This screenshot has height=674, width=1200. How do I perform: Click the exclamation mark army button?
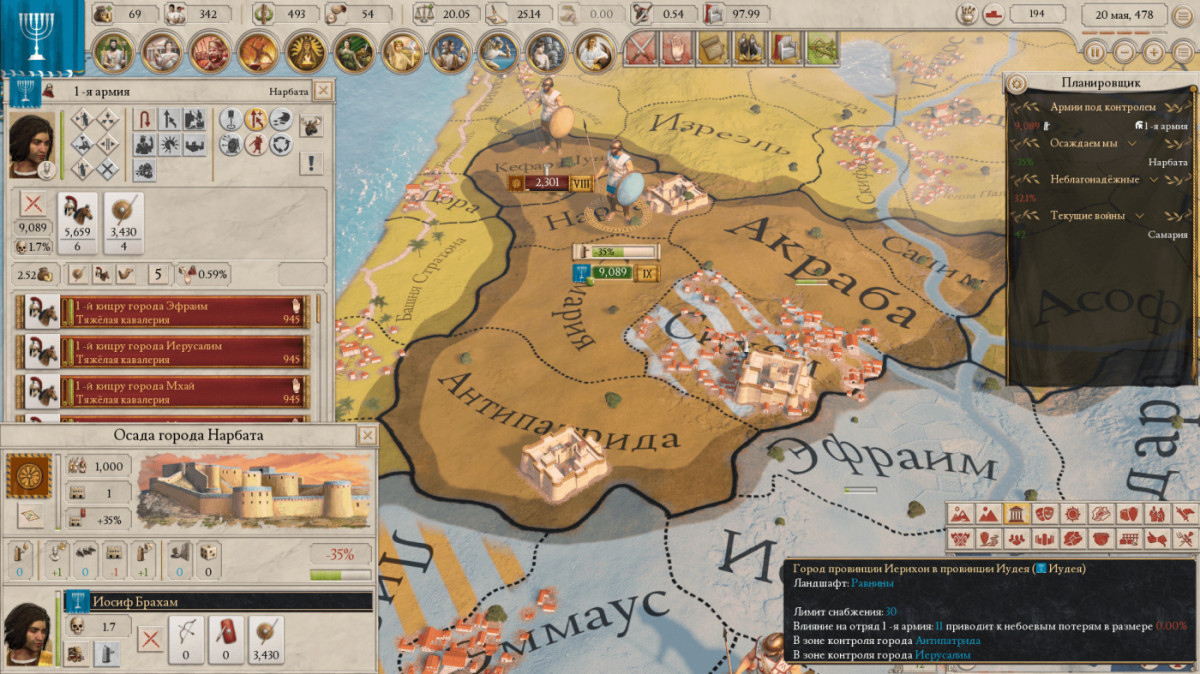311,163
